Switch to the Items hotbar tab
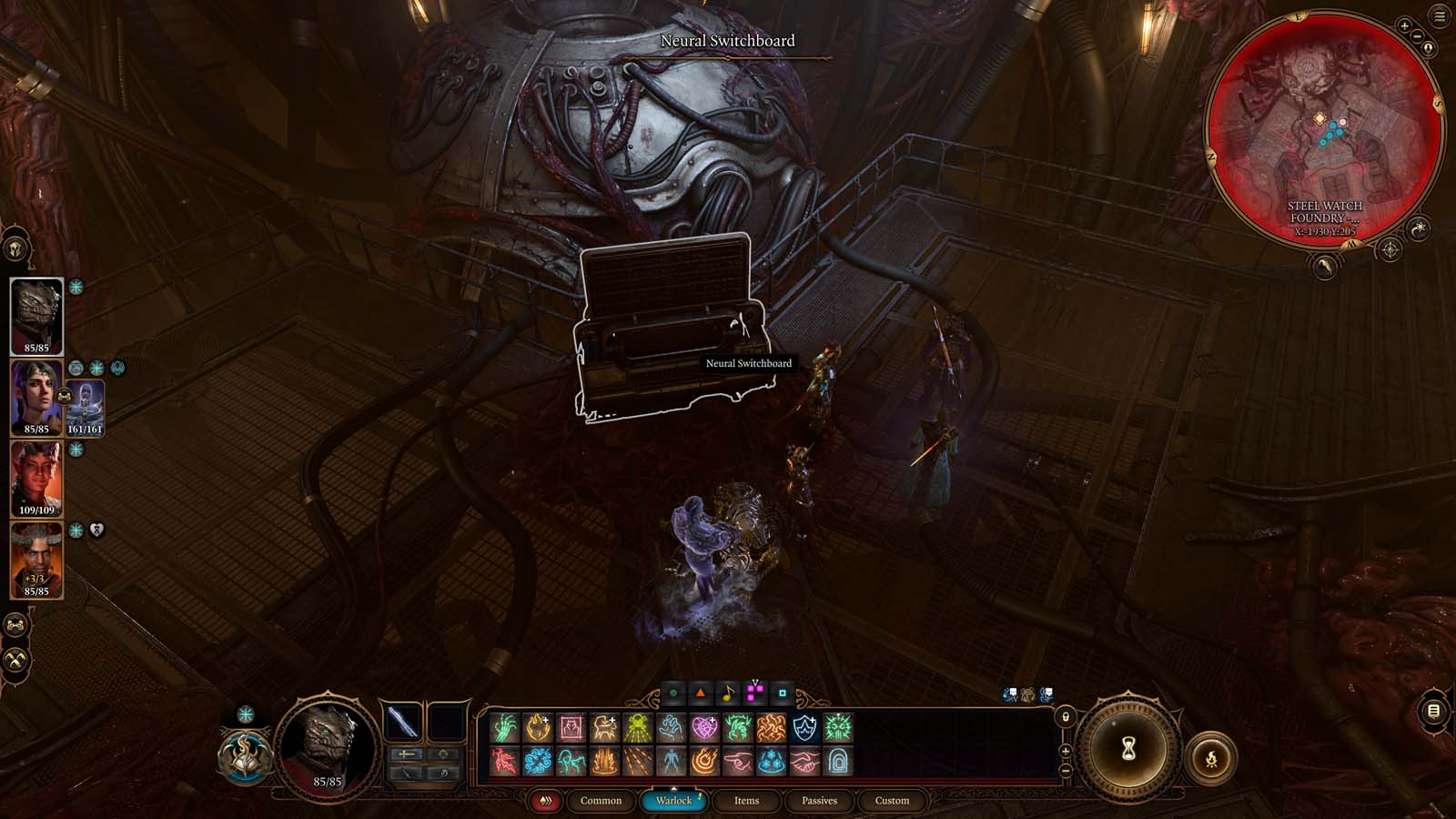 pos(746,802)
